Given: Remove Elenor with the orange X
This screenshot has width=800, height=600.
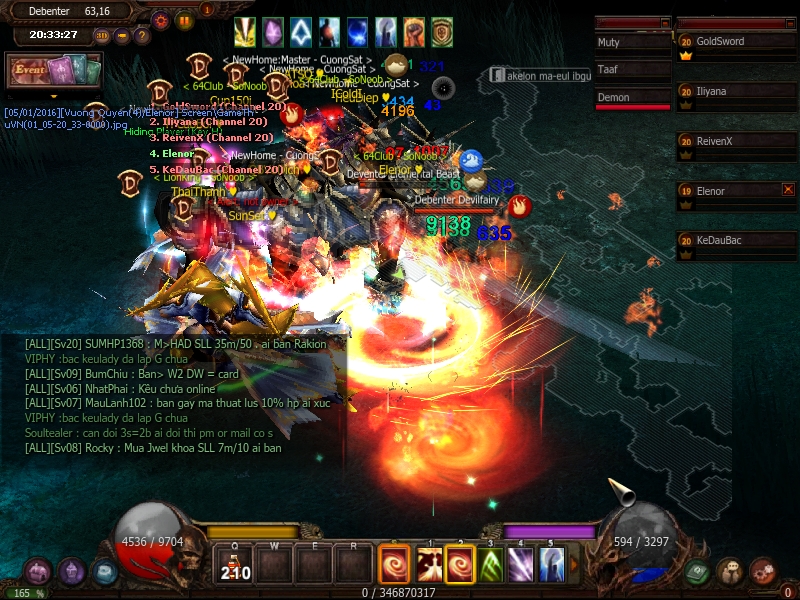Looking at the screenshot, I should click(x=788, y=189).
